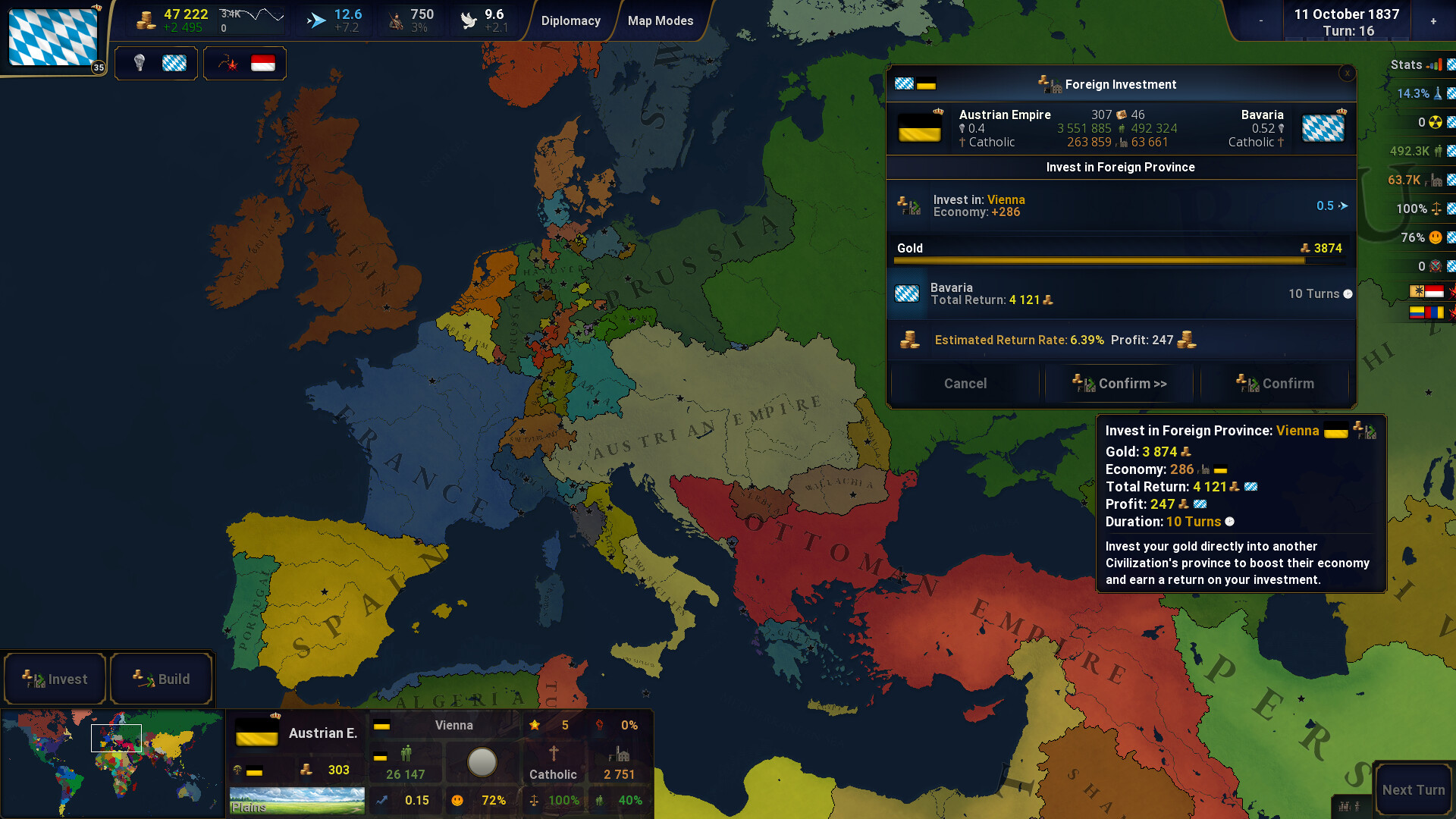Cancel the Foreign Investment dialog

(x=965, y=383)
